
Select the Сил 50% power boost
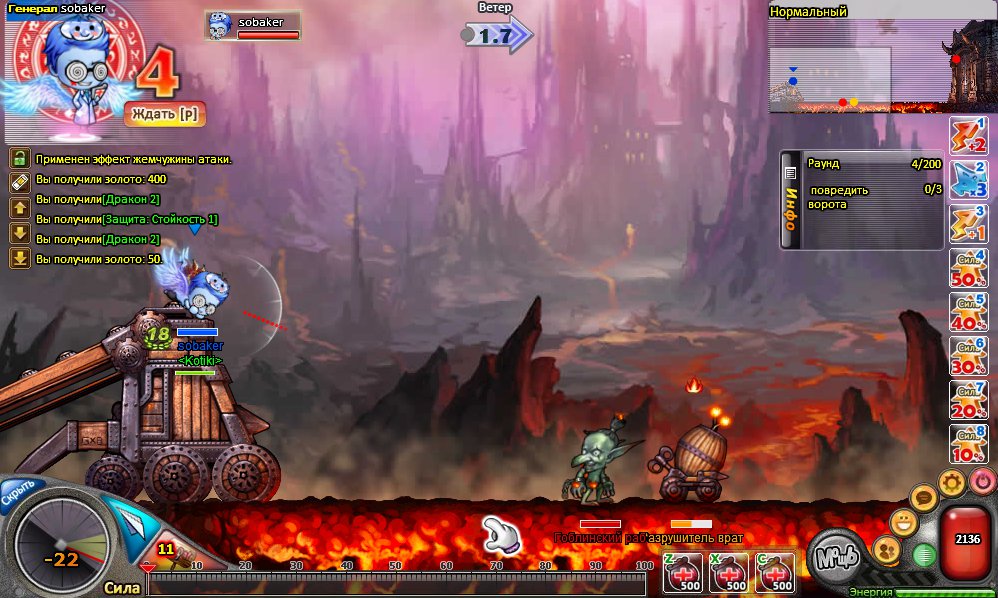(968, 268)
